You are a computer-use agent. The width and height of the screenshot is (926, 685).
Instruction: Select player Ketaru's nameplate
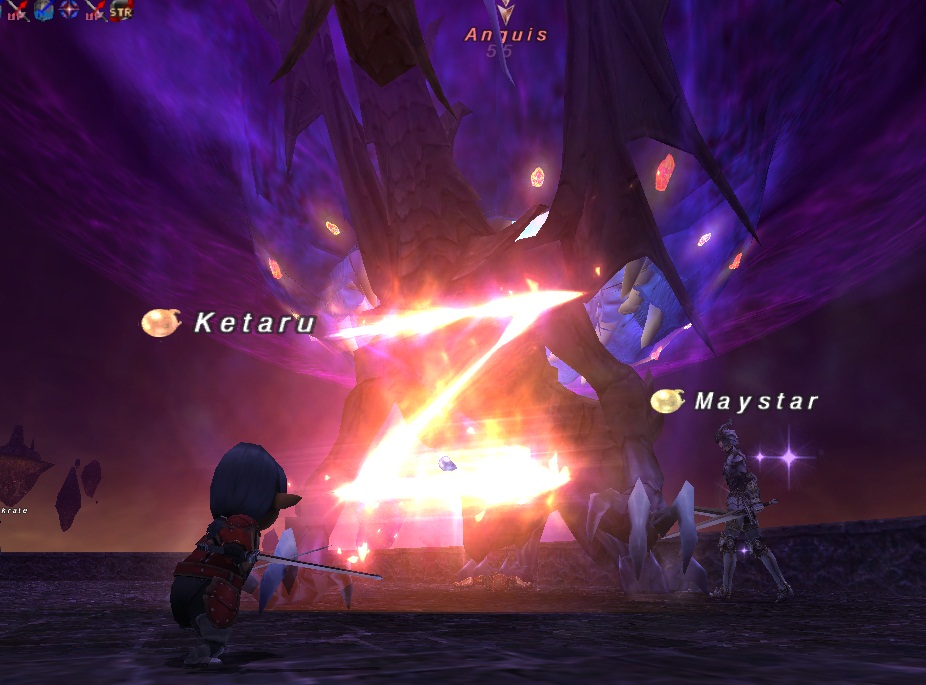click(x=254, y=322)
